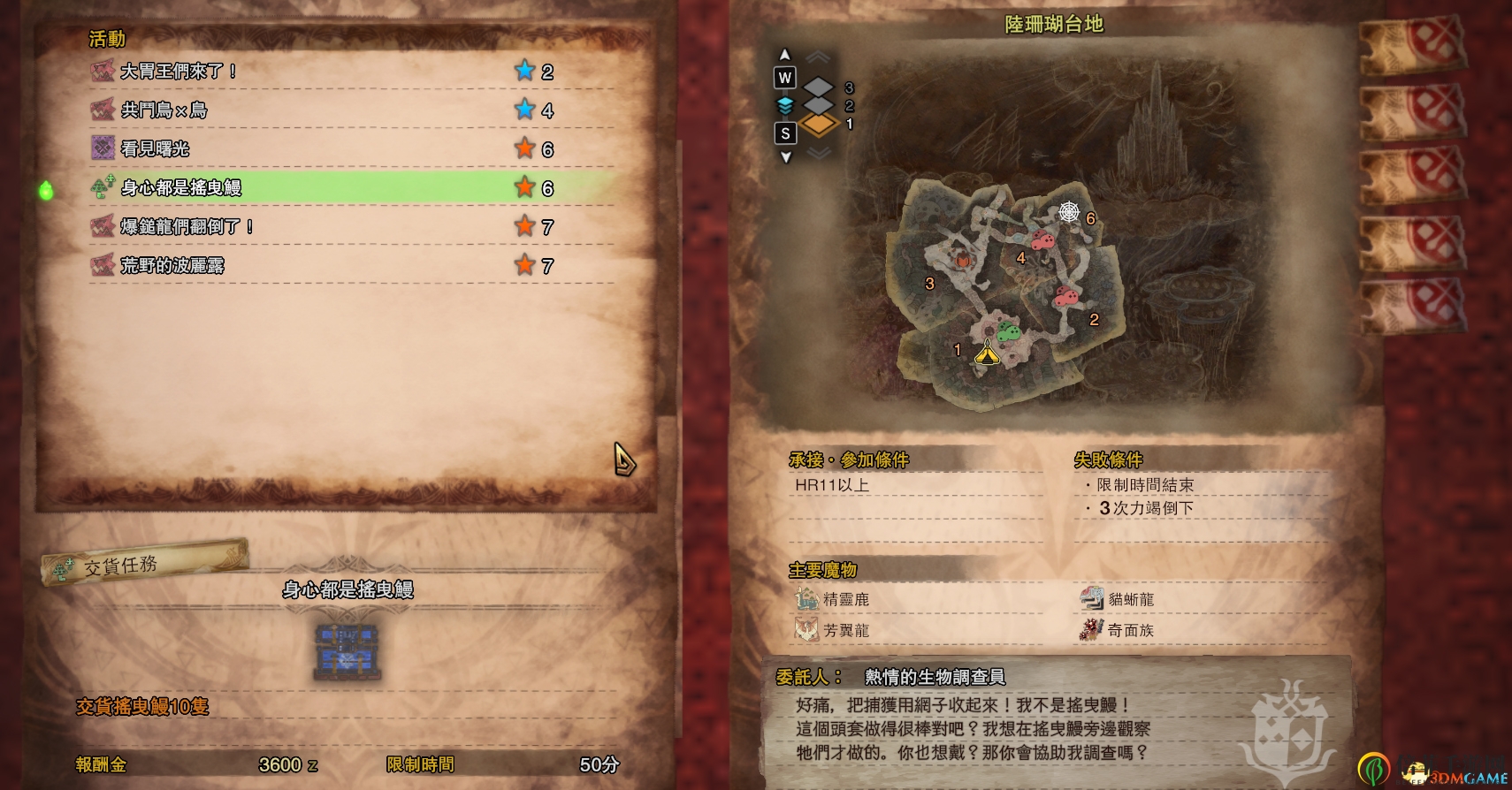Click the blue delivery chest icon
1512x790 pixels.
[347, 651]
